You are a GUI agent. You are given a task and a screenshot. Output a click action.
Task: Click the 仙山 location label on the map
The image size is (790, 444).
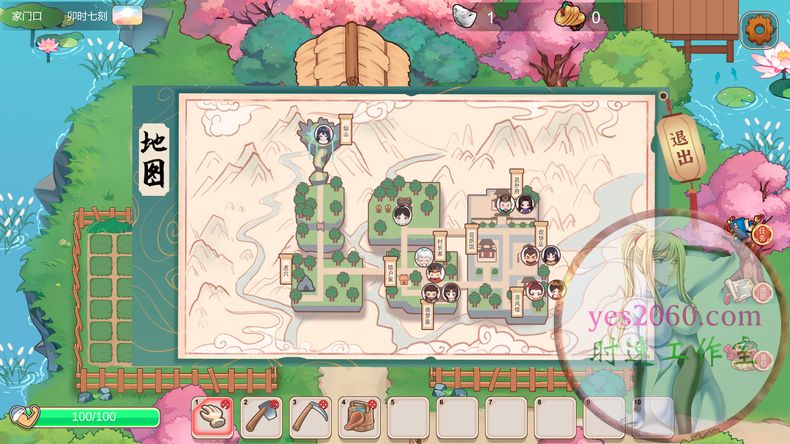(346, 128)
